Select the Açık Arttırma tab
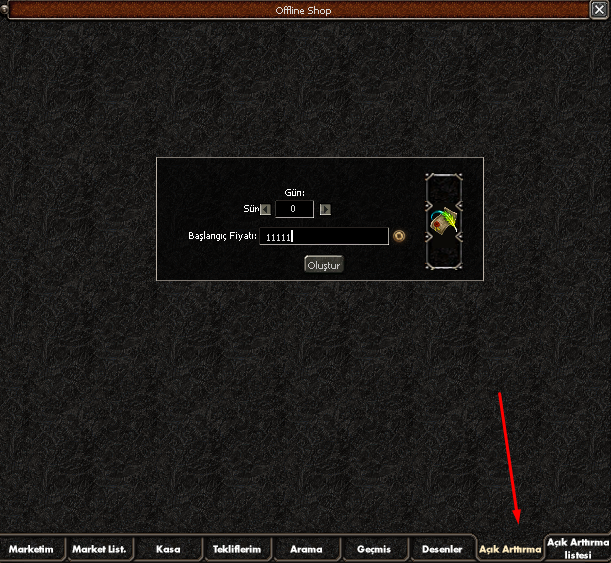The height and width of the screenshot is (563, 611). (x=509, y=549)
